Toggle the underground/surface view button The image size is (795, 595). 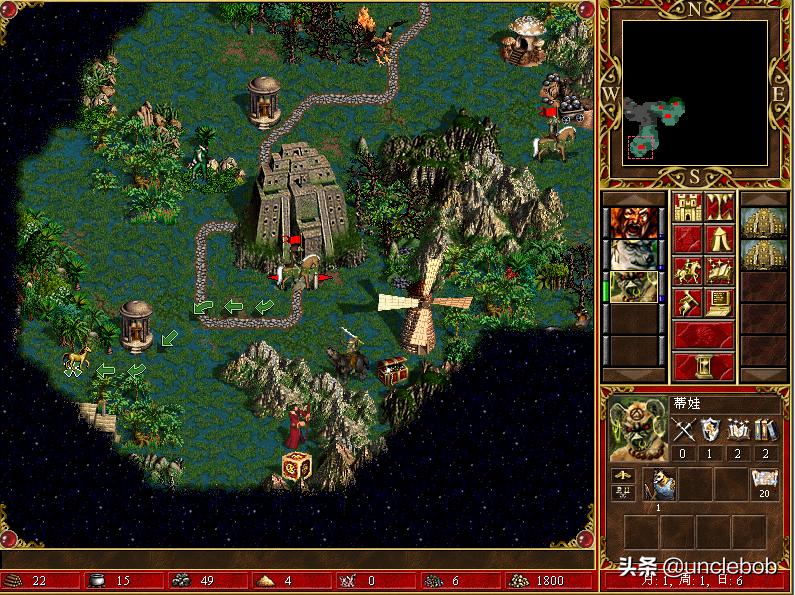(x=720, y=208)
